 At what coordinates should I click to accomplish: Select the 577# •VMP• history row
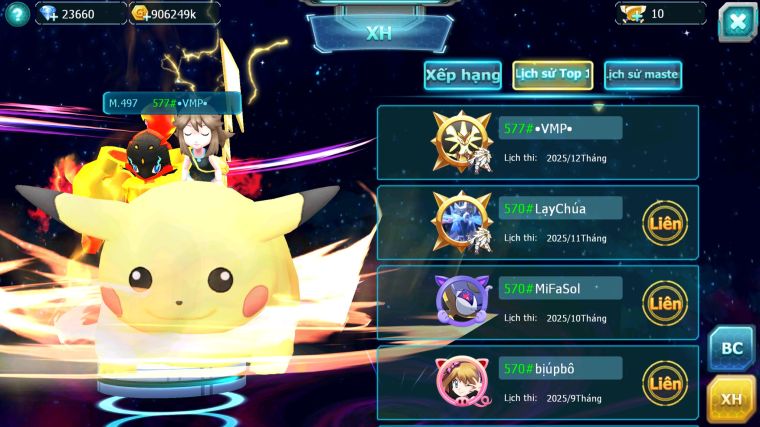[537, 143]
